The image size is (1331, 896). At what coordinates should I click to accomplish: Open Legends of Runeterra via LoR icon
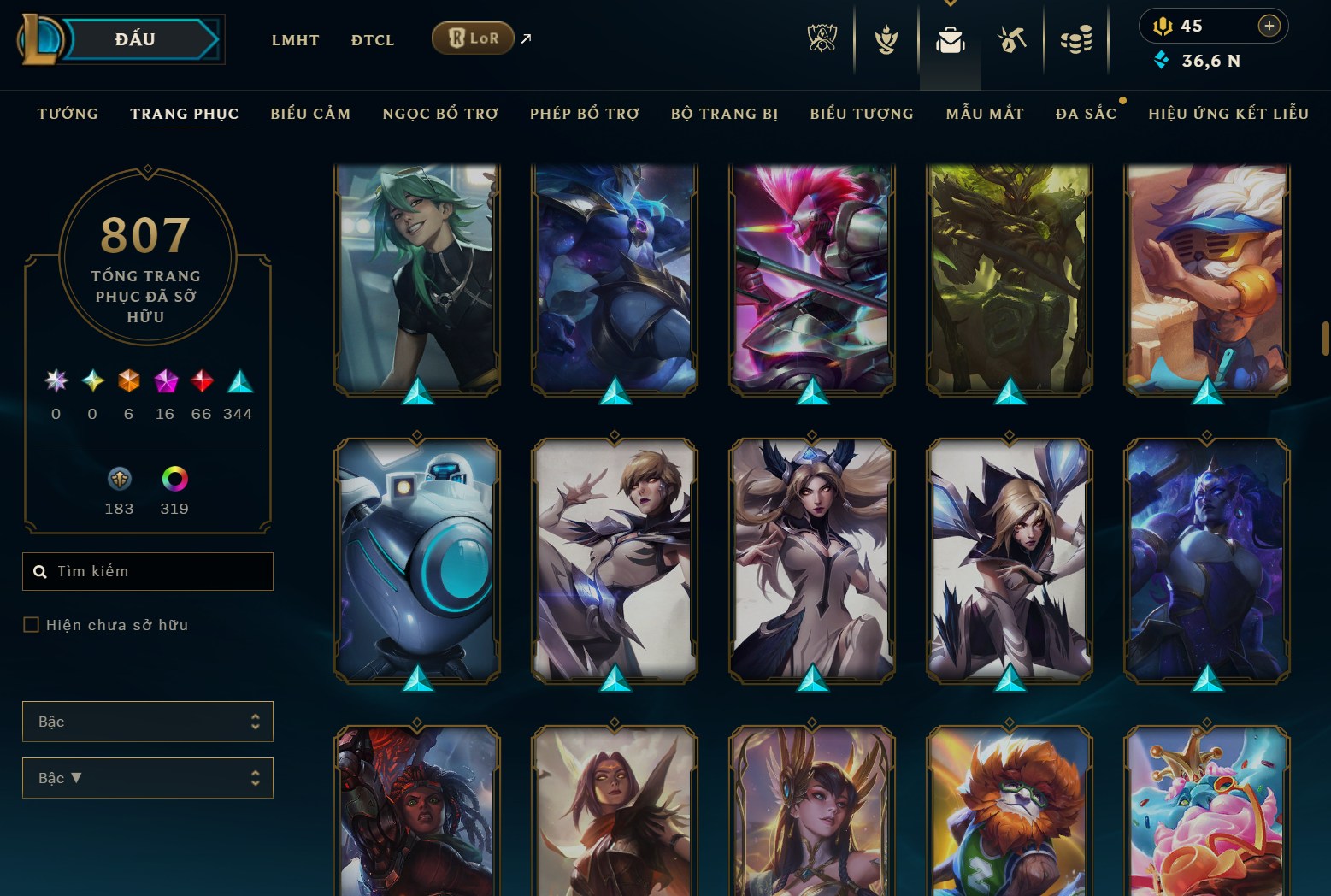[x=472, y=38]
